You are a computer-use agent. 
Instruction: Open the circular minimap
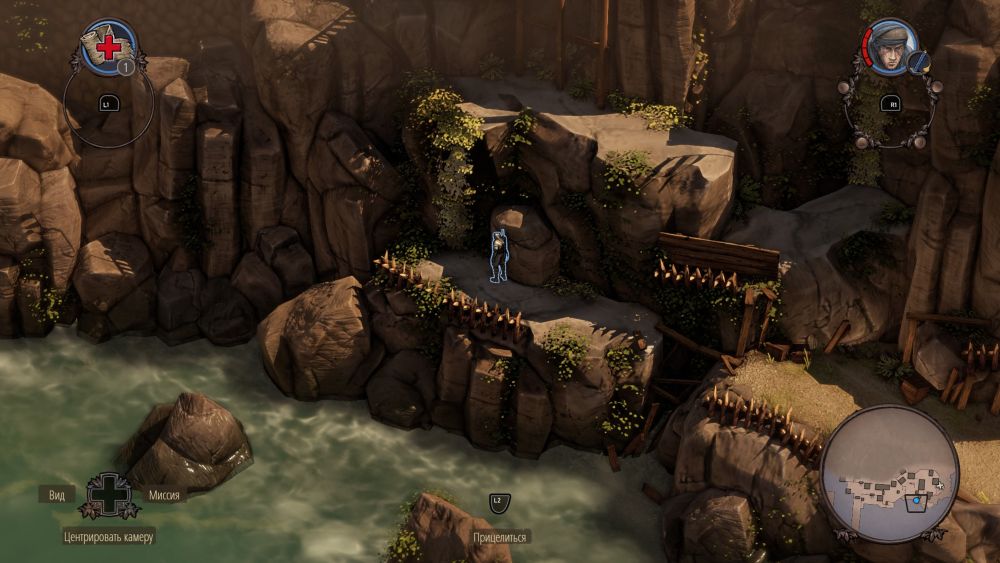889,473
